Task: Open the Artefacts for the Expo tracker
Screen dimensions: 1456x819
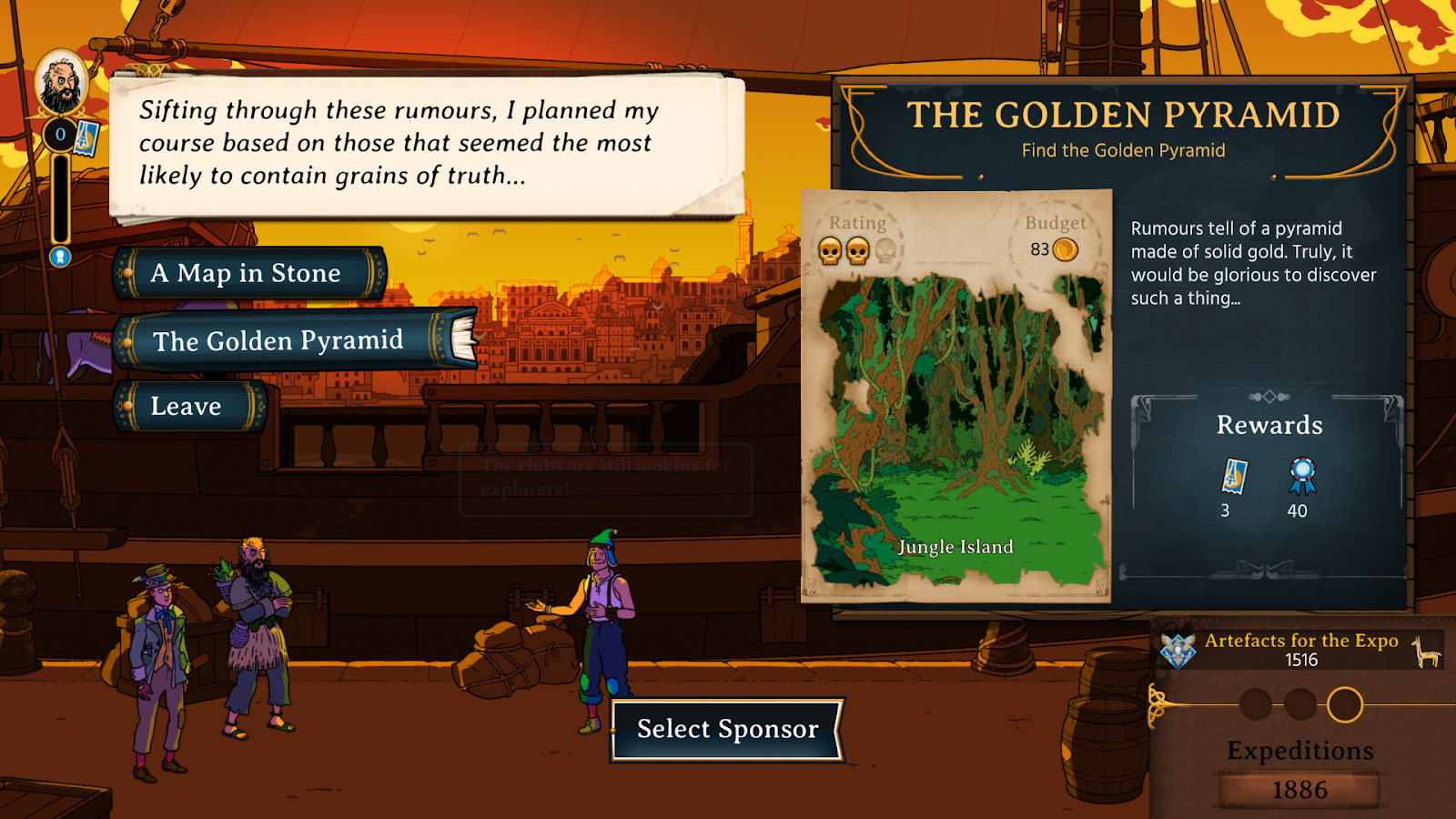Action: coord(1300,650)
